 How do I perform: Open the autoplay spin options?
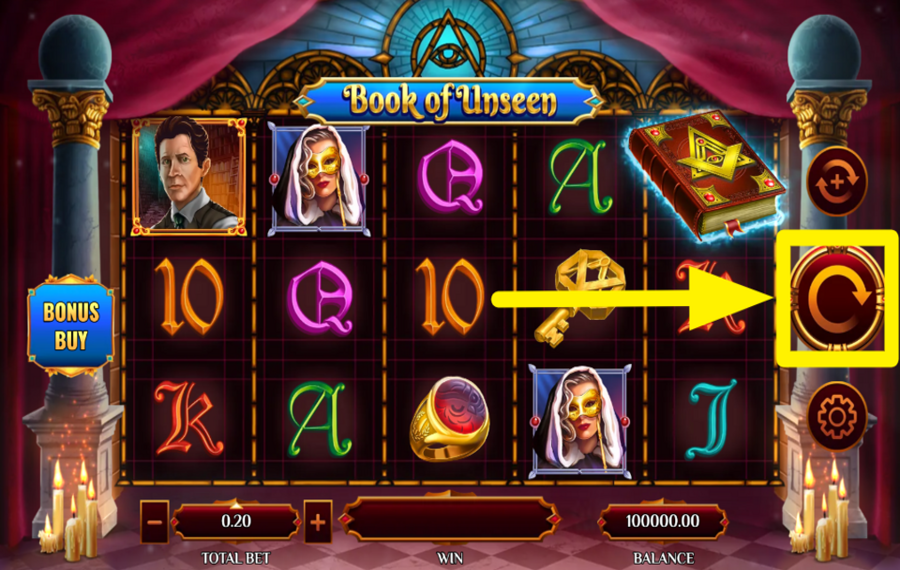coord(836,182)
